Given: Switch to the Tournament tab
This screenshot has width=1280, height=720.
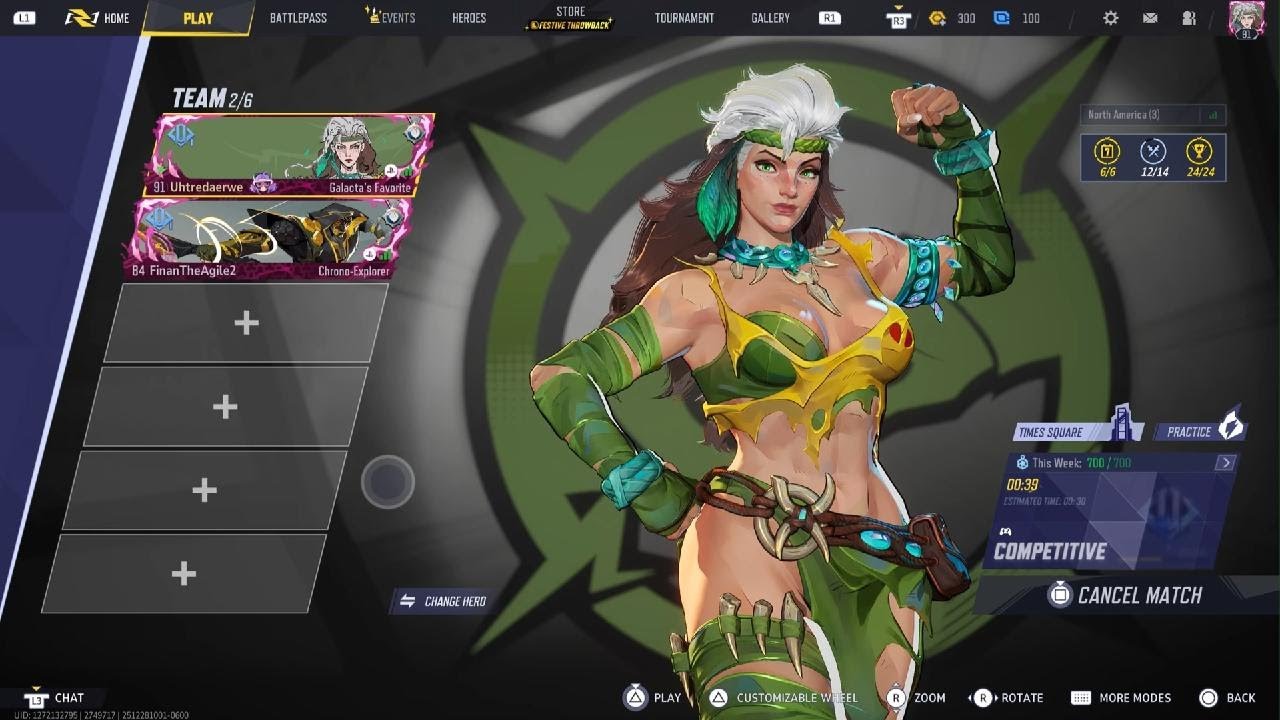Looking at the screenshot, I should 684,18.
